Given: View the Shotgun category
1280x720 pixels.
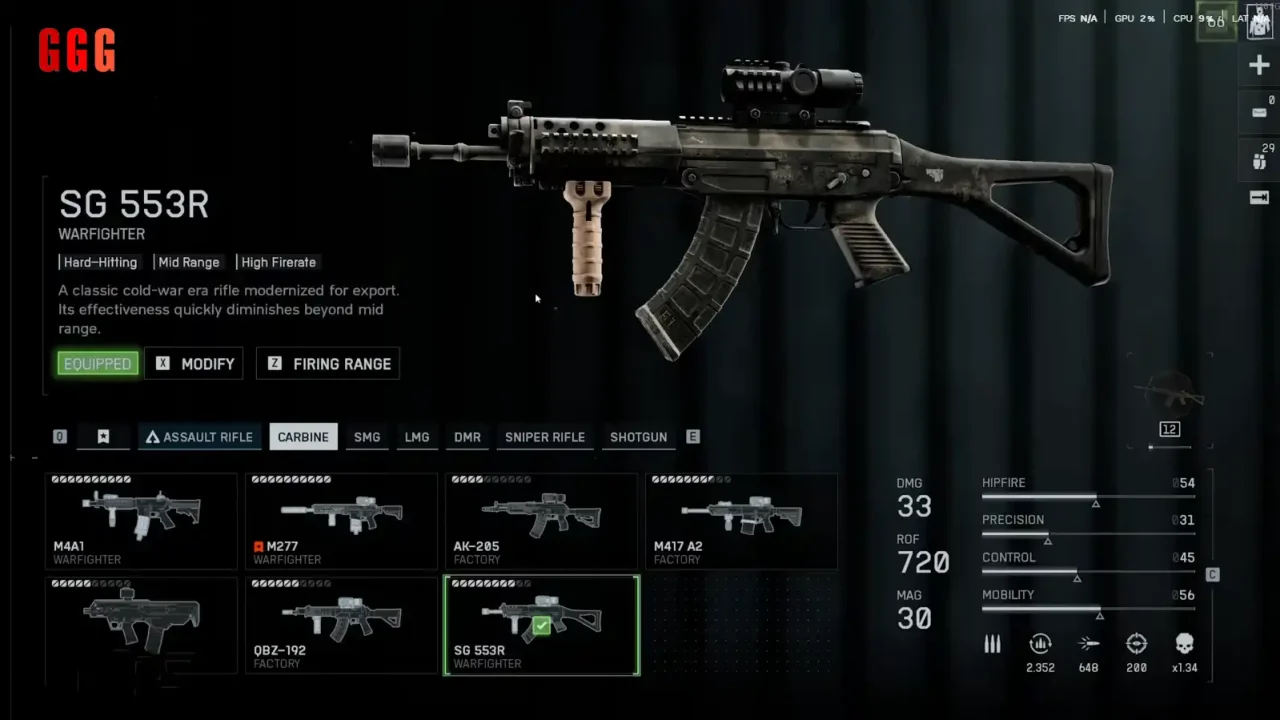Looking at the screenshot, I should (x=638, y=437).
